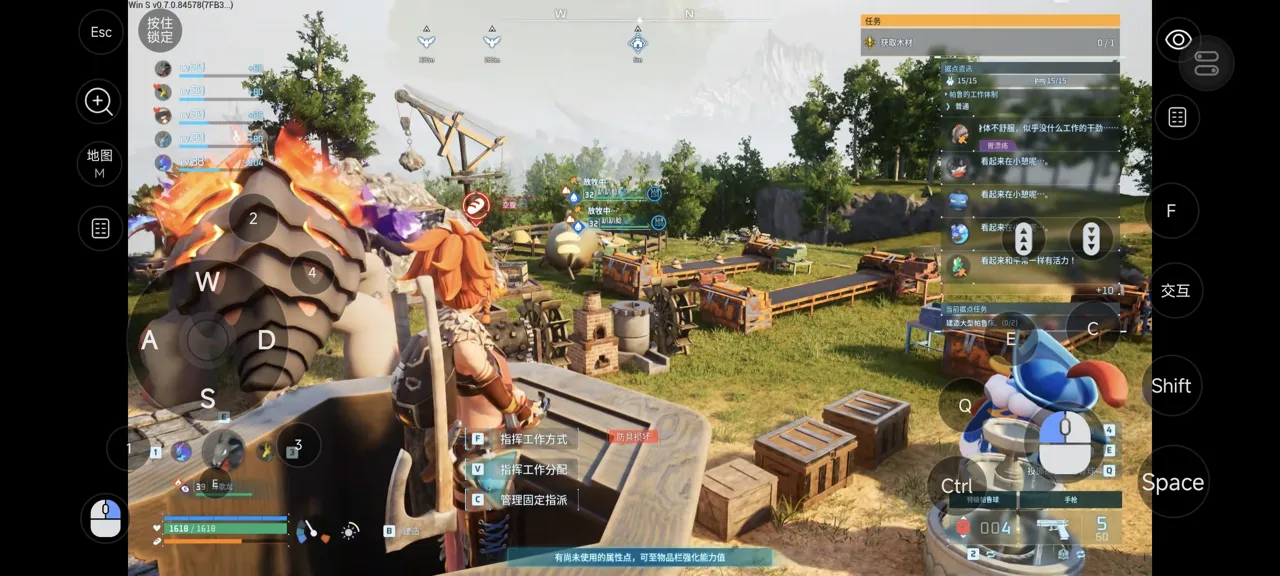
Task: Tap the Esc overlay button
Action: click(101, 32)
